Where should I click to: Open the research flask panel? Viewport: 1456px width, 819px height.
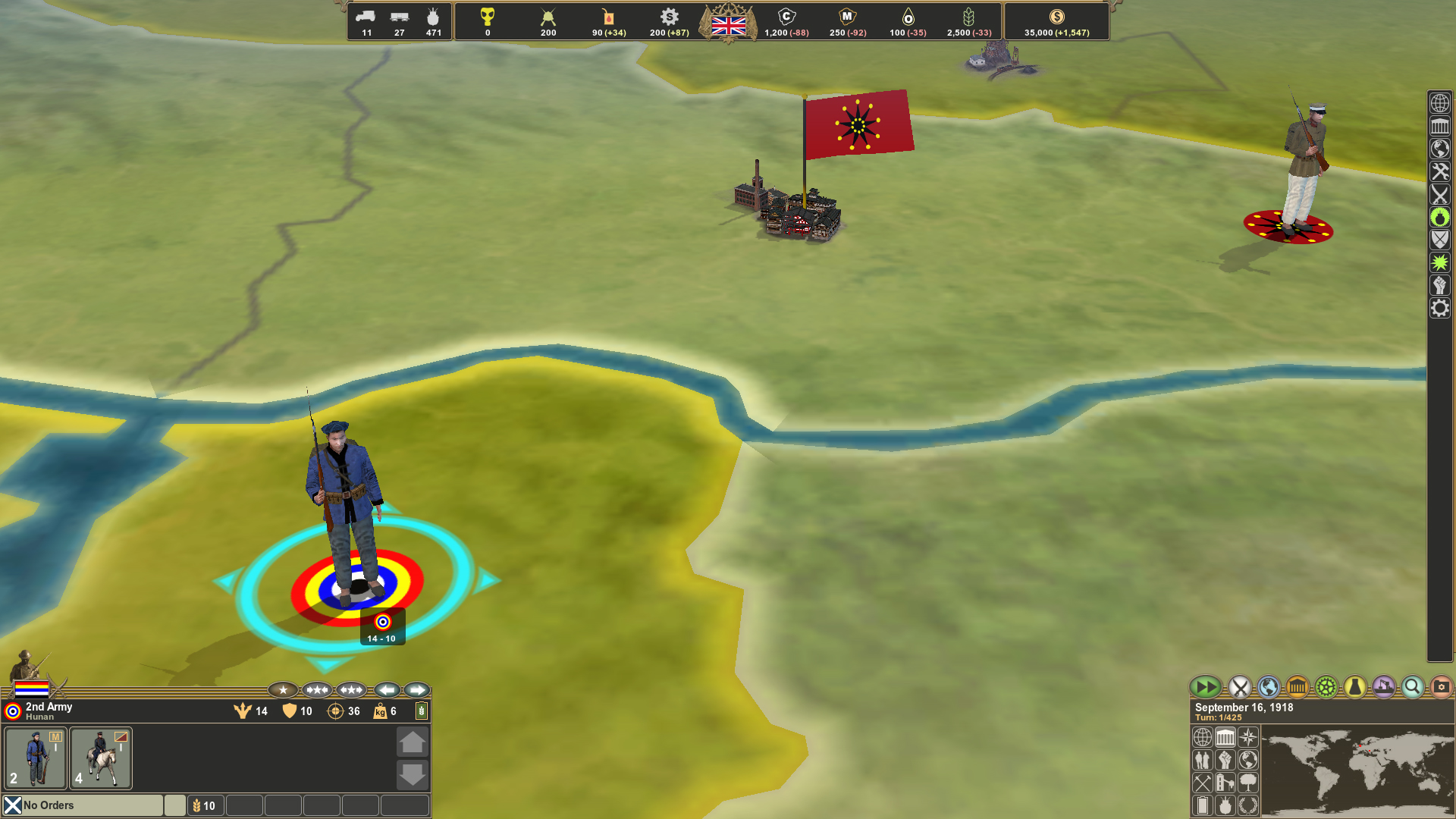pos(1354,687)
